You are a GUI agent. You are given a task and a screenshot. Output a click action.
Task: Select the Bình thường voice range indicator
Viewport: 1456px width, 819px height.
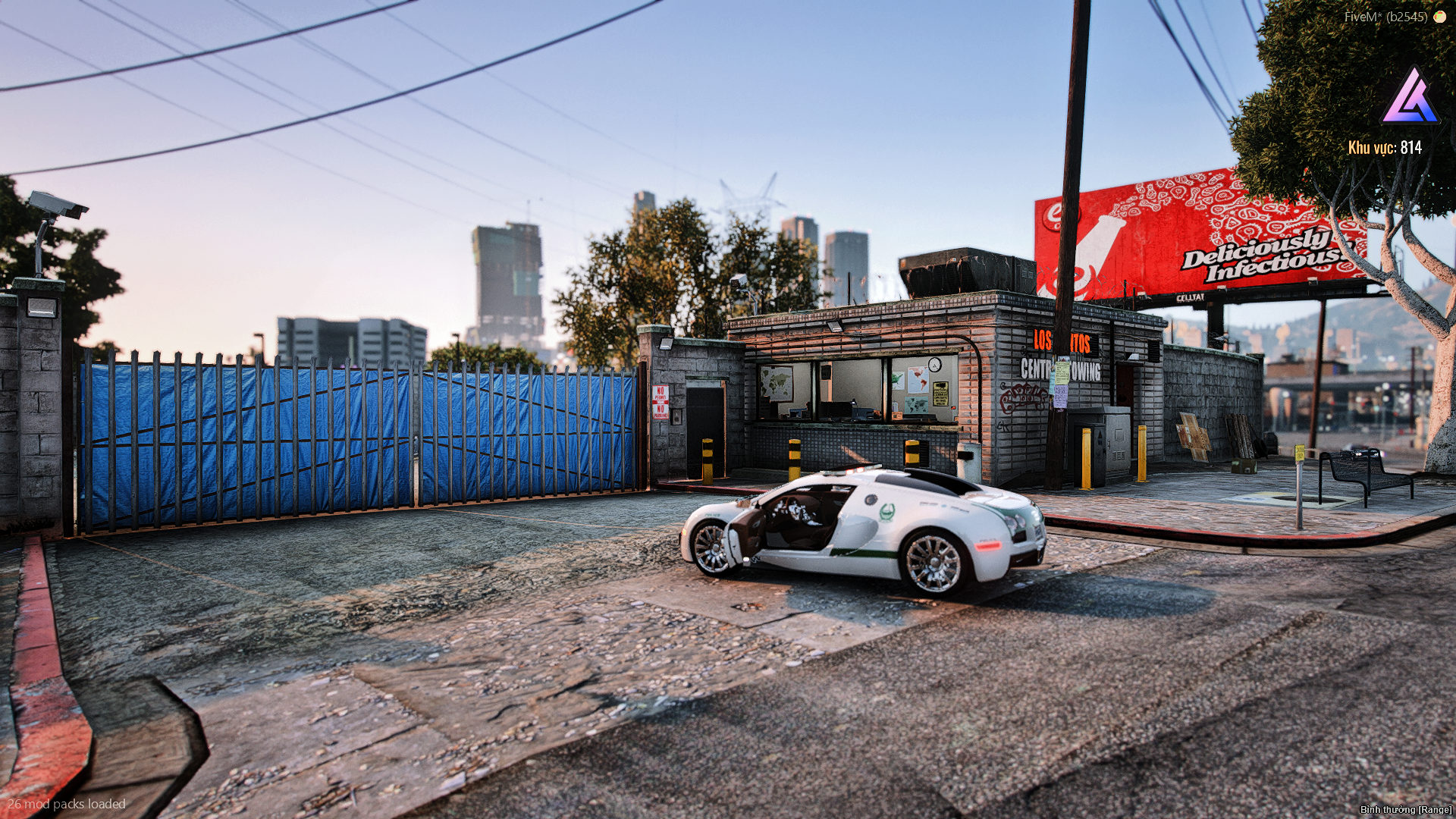(1405, 810)
